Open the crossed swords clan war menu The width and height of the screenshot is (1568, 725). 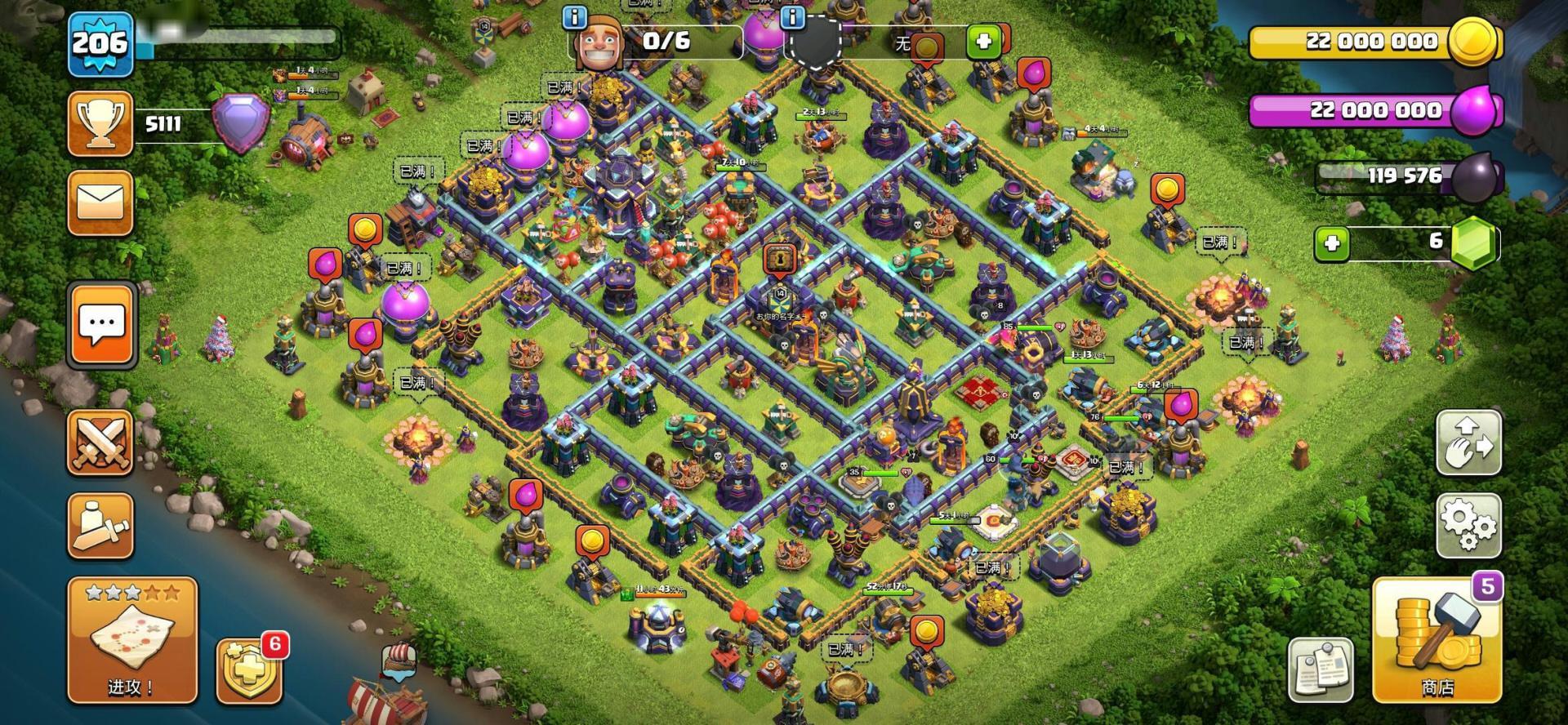100,443
